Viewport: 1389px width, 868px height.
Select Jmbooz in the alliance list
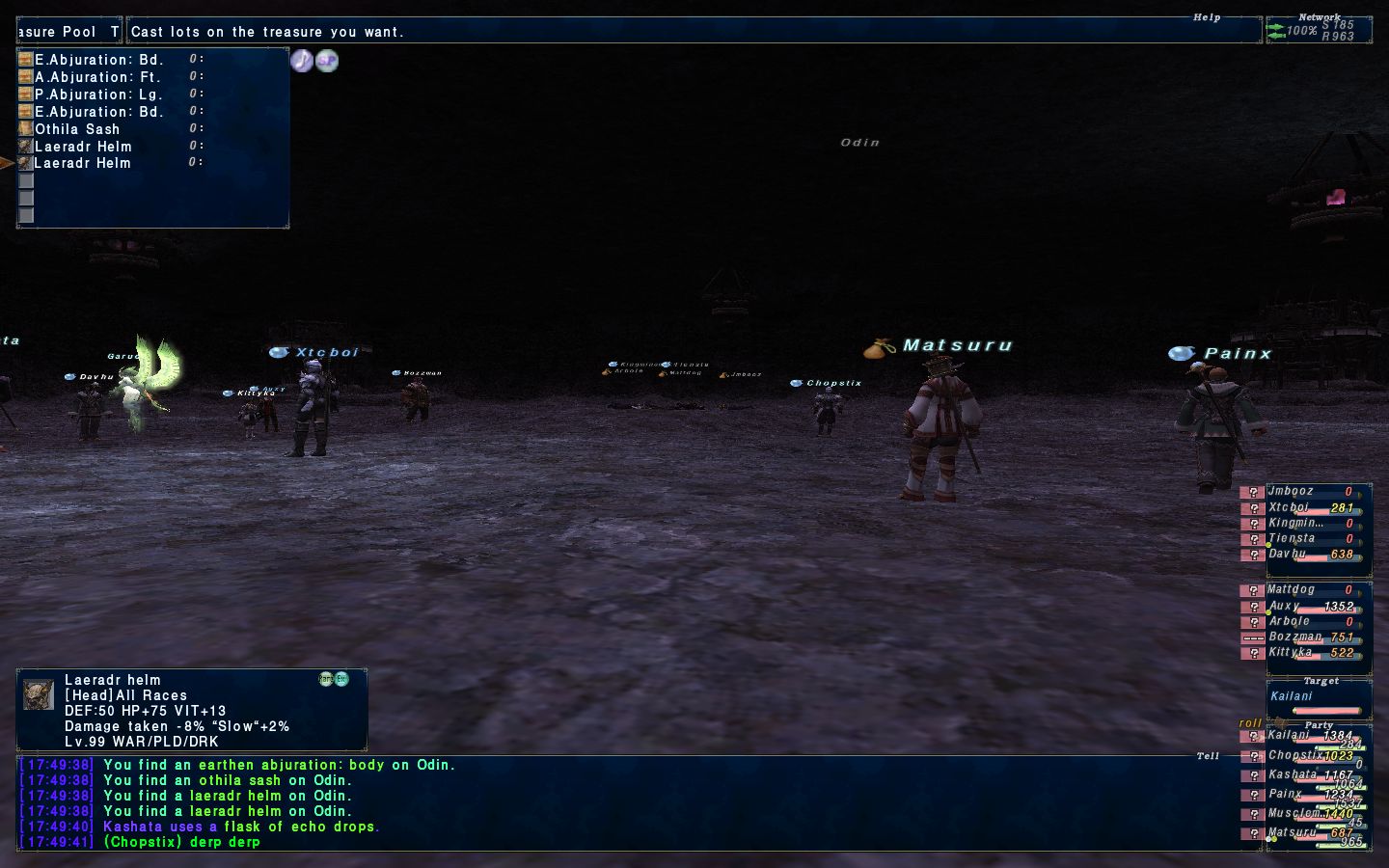[x=1293, y=492]
